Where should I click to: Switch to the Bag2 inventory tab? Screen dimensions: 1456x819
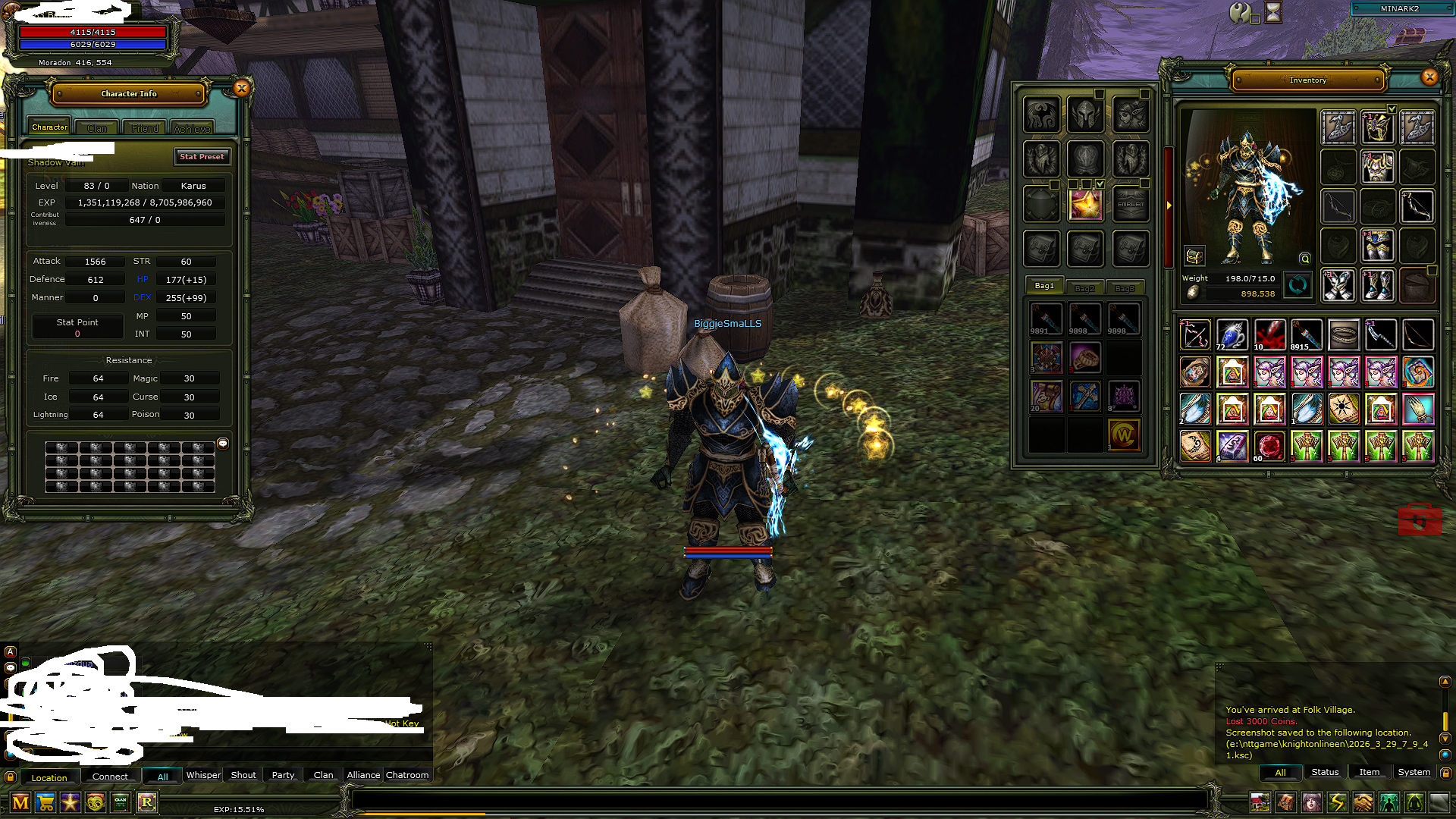point(1084,287)
